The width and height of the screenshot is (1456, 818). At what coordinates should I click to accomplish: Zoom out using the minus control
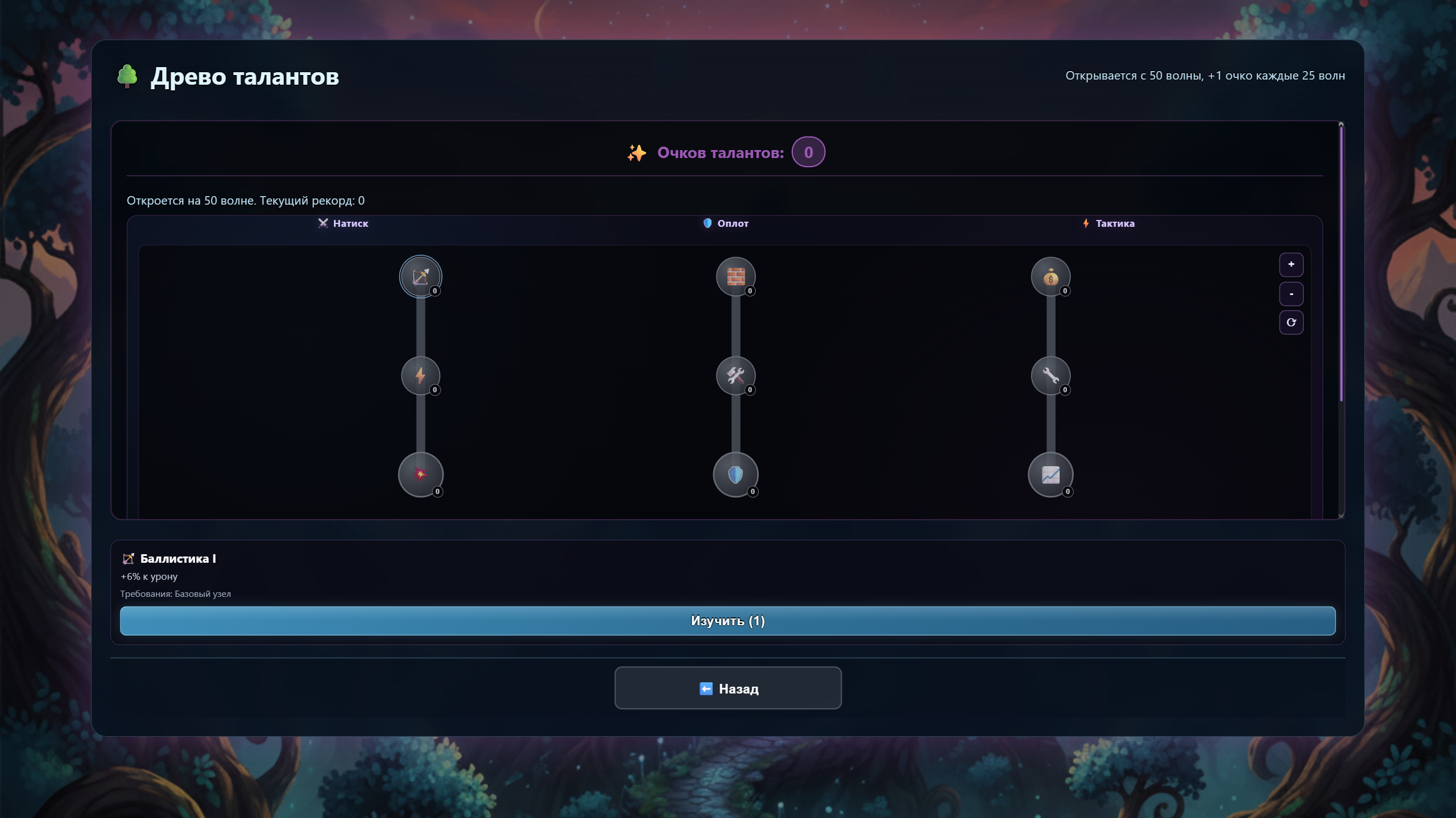click(1291, 293)
